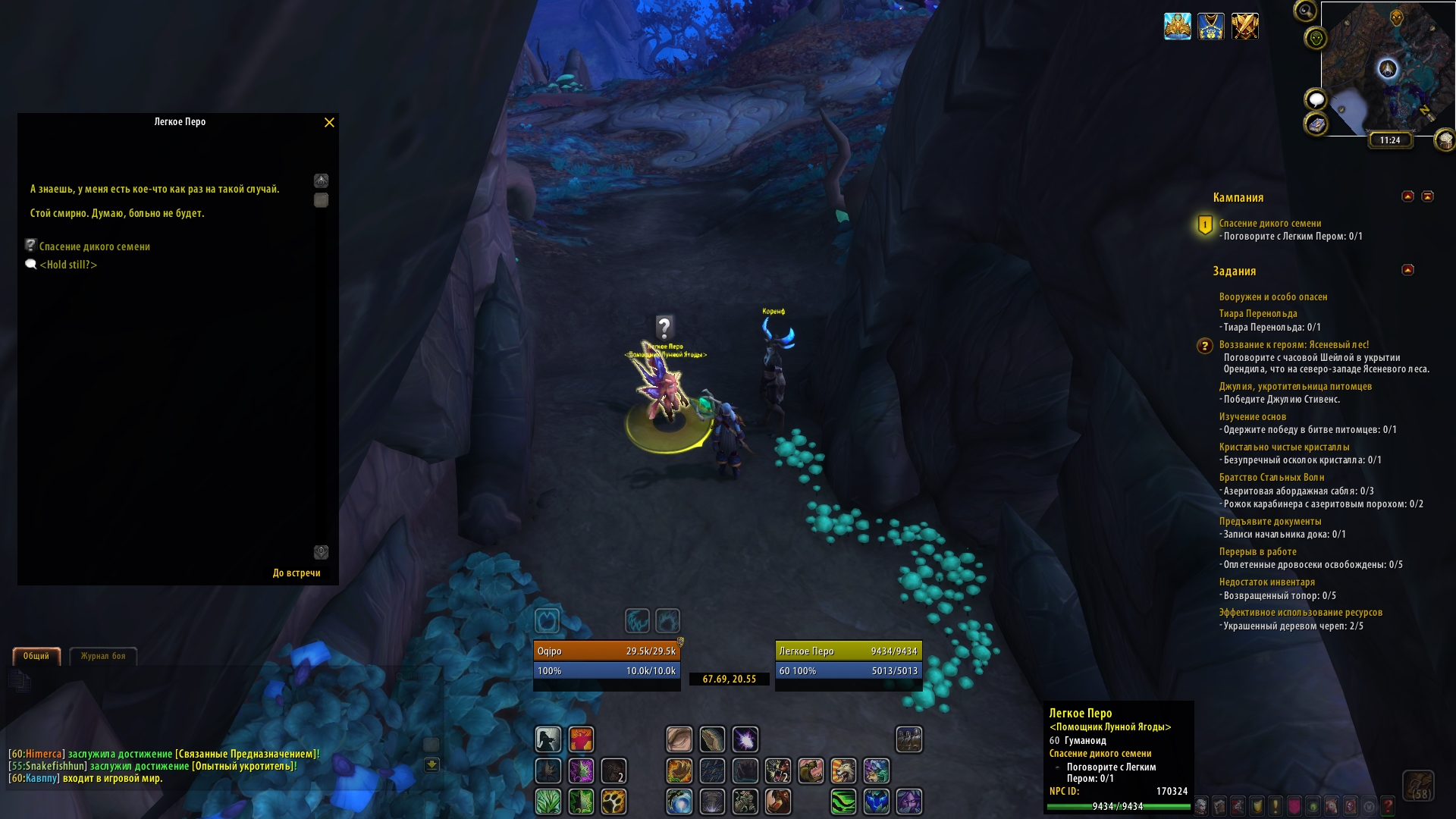Open the Журнал боя combat log tab
This screenshot has width=1456, height=819.
click(x=103, y=656)
